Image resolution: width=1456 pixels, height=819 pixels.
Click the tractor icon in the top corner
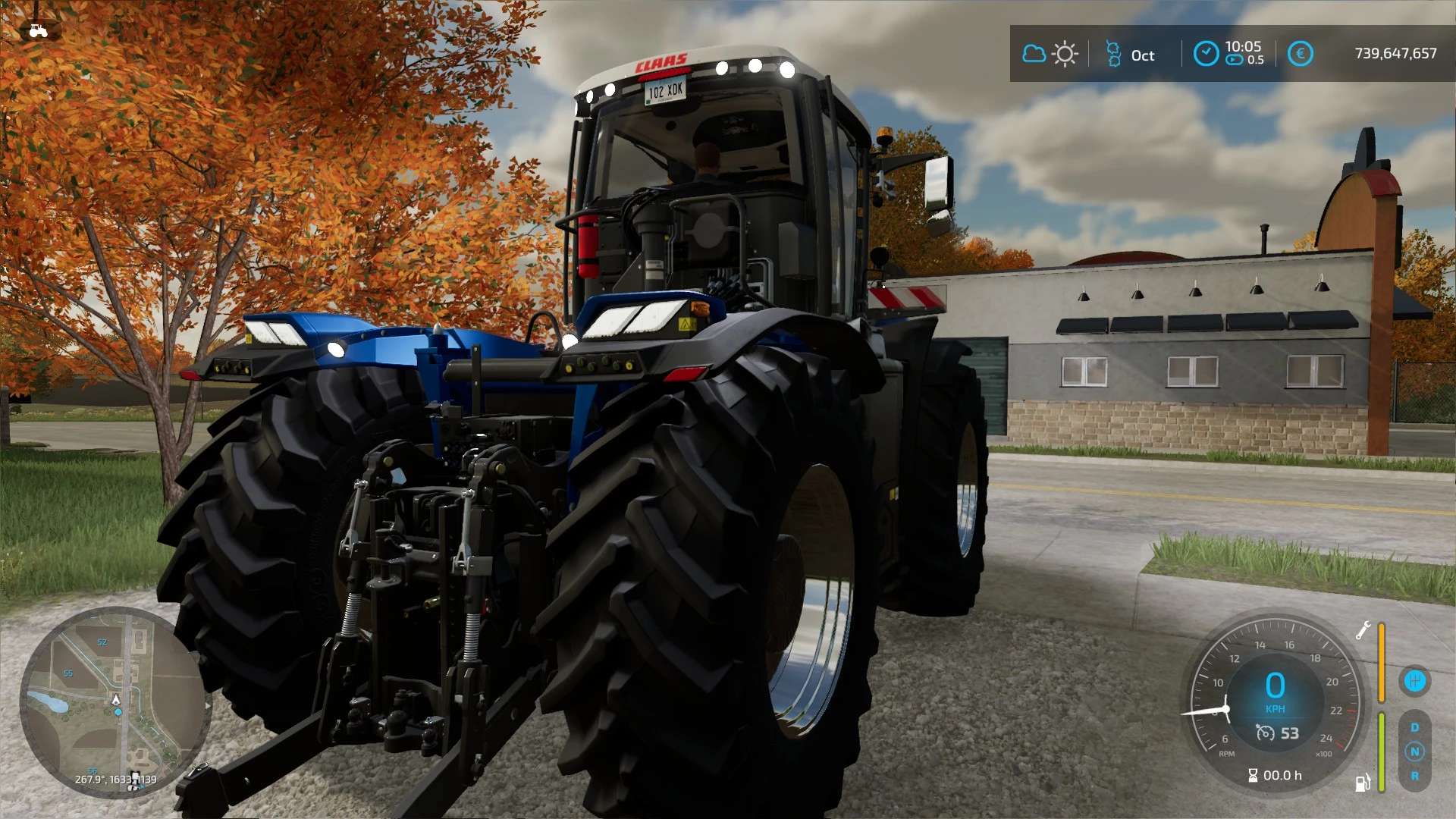pyautogui.click(x=38, y=30)
